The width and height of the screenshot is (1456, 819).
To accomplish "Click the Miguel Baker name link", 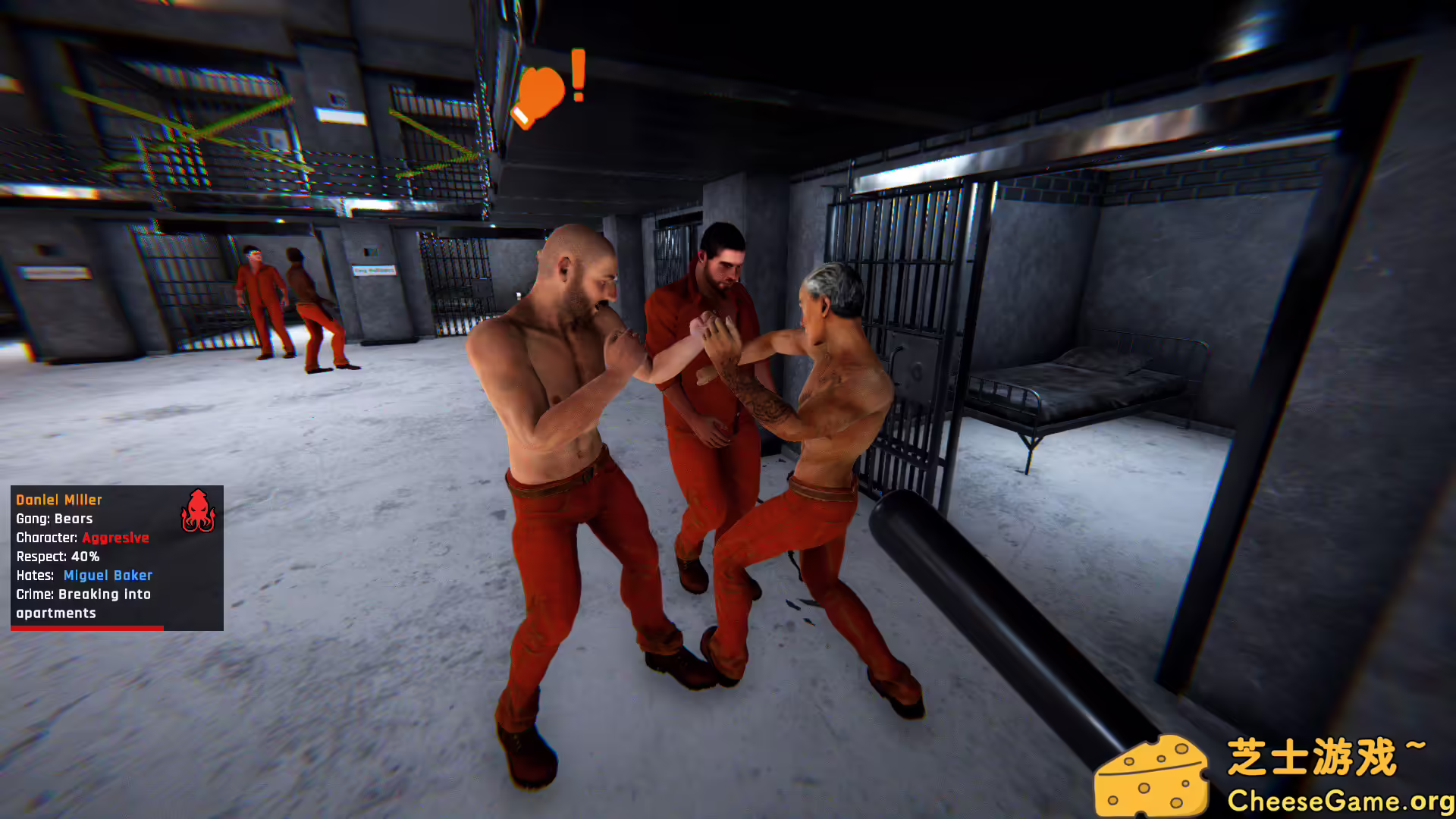I will [x=107, y=575].
